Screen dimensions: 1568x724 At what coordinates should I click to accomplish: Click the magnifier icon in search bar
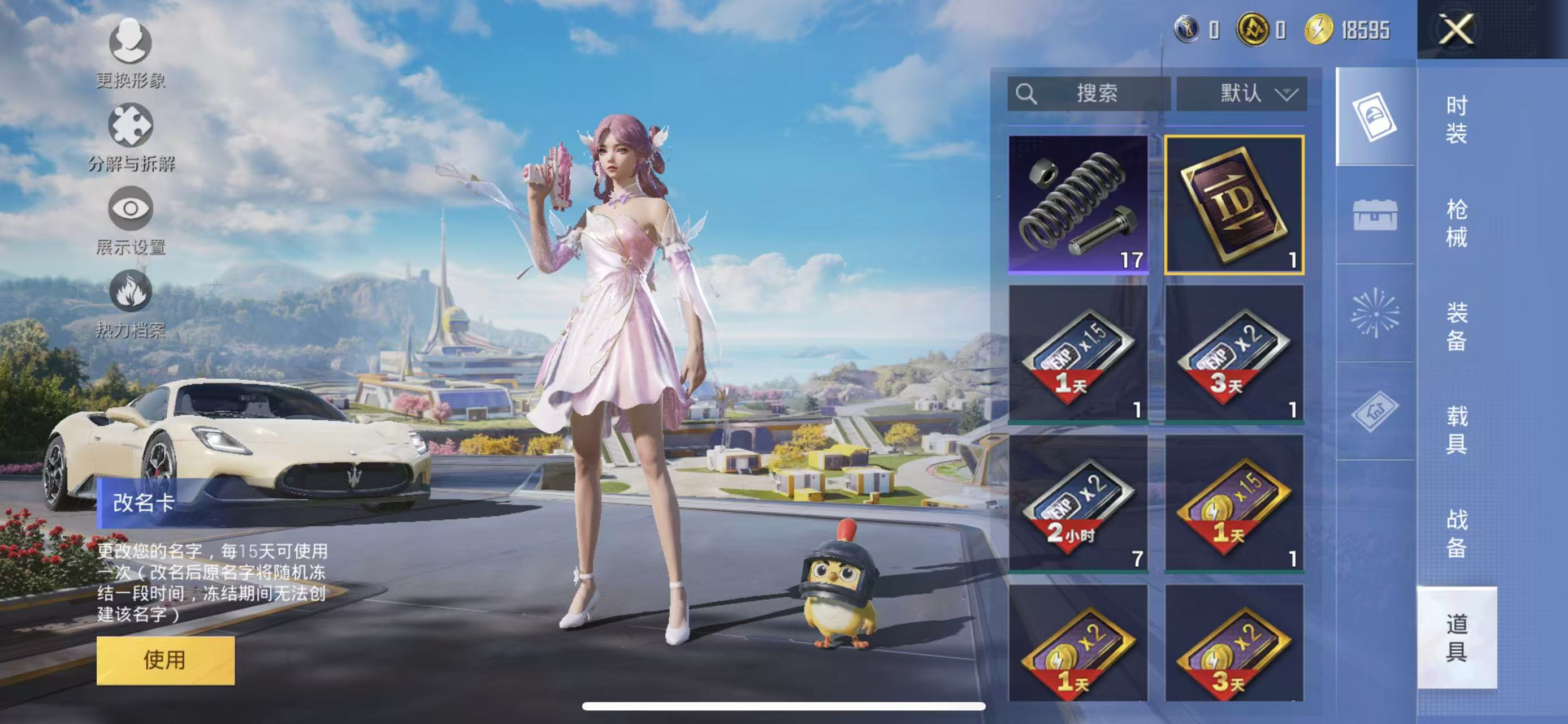point(1026,93)
